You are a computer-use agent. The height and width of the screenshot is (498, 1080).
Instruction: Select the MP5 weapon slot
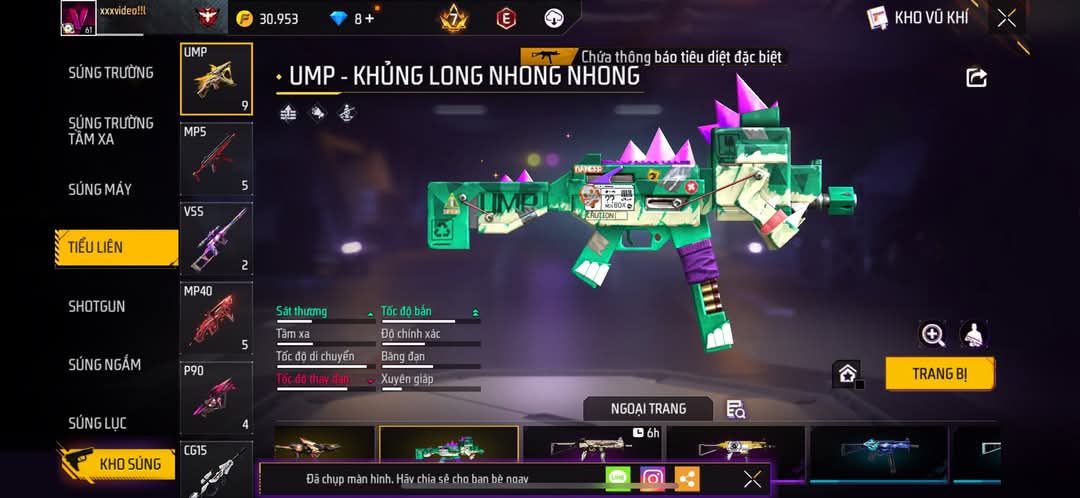point(216,159)
